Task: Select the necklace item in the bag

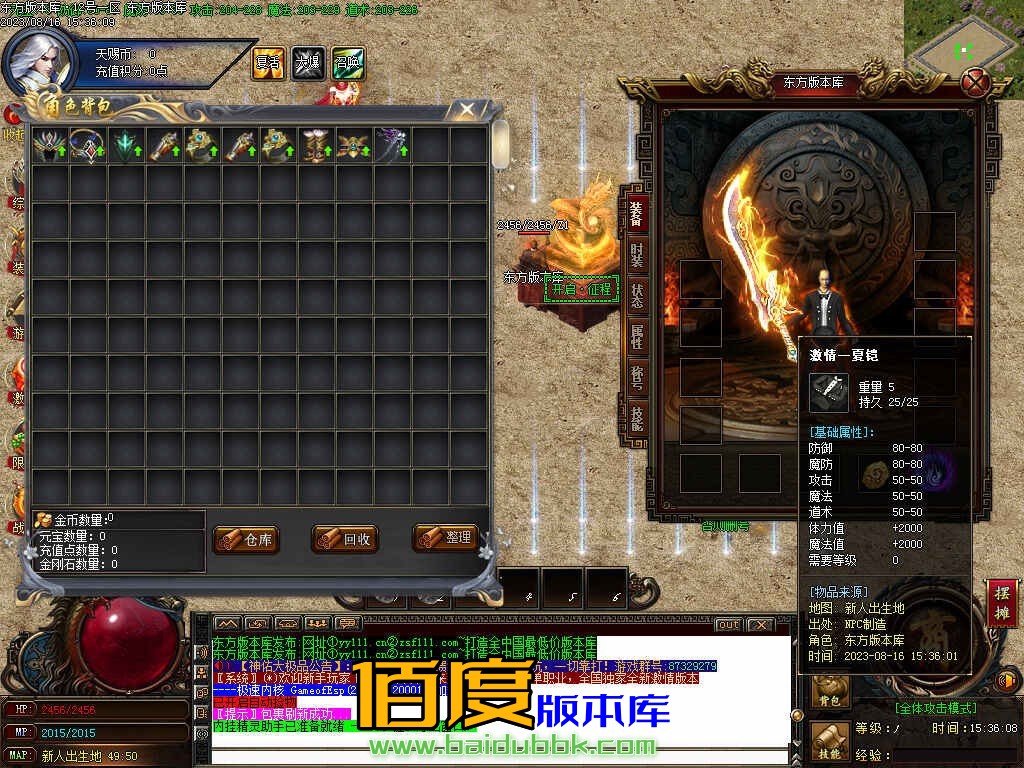Action: (x=87, y=146)
